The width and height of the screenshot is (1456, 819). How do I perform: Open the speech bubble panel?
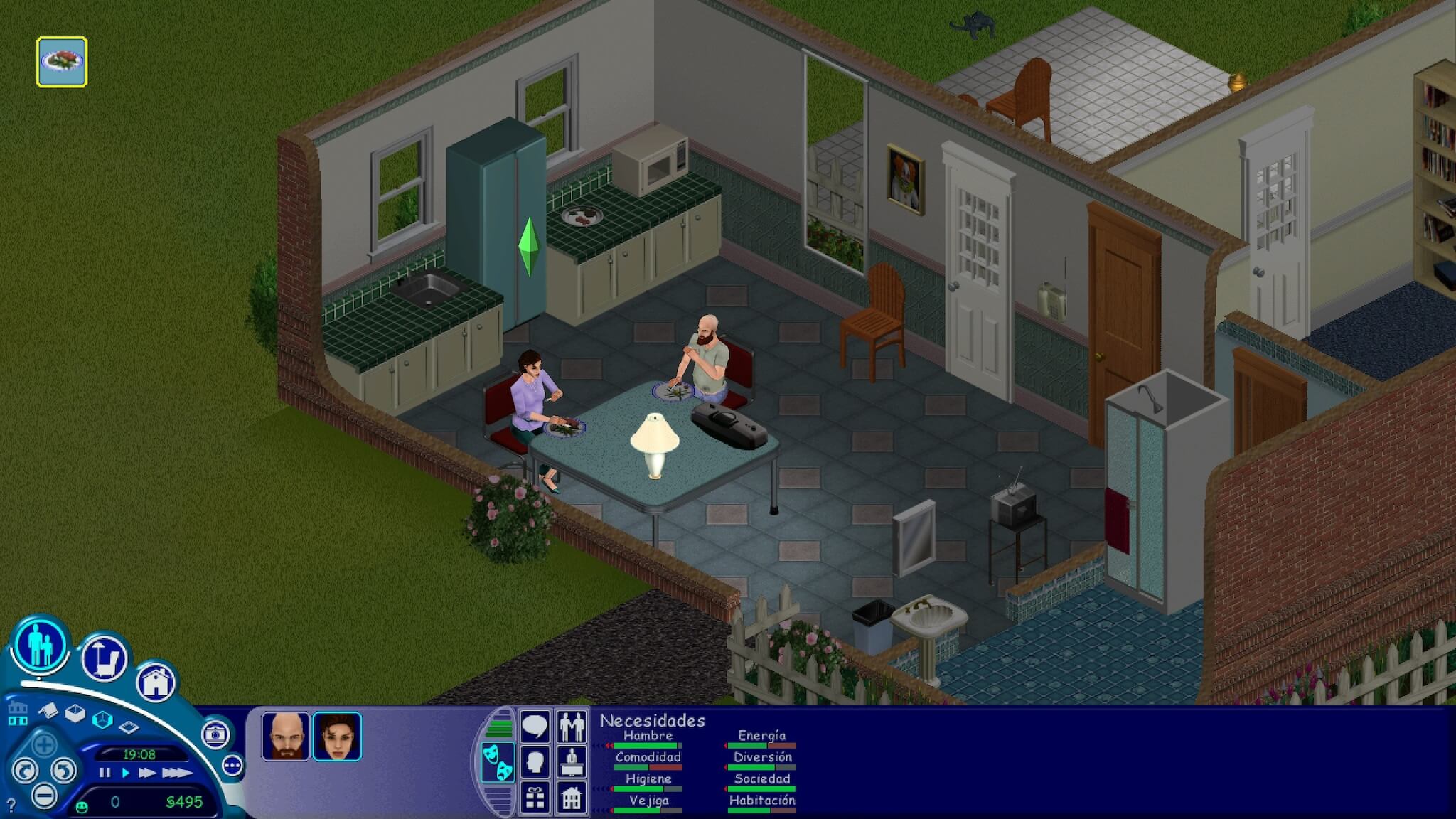pos(535,726)
